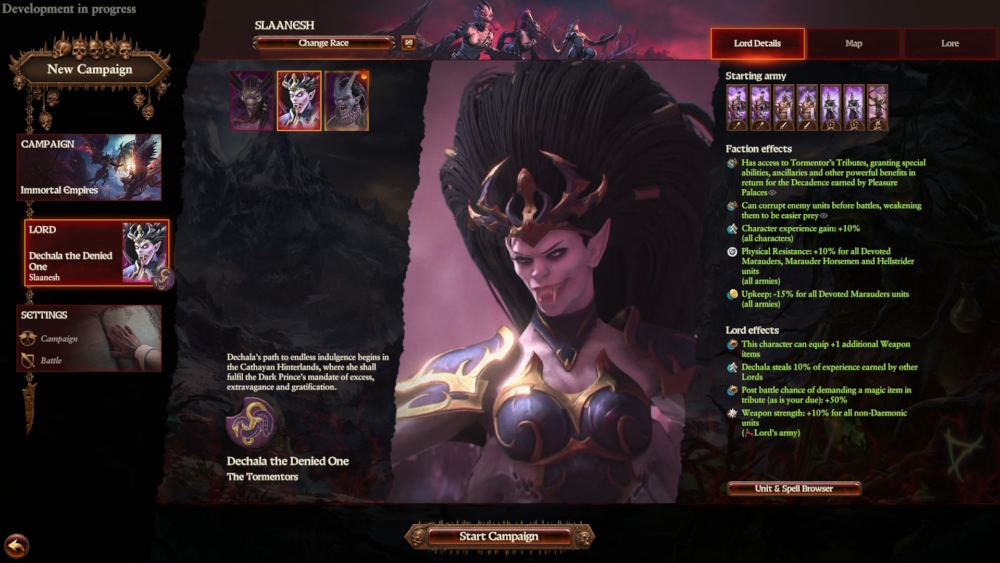Open the Lord selection panel for Dechala
Image resolution: width=1000 pixels, height=563 pixels.
point(96,253)
